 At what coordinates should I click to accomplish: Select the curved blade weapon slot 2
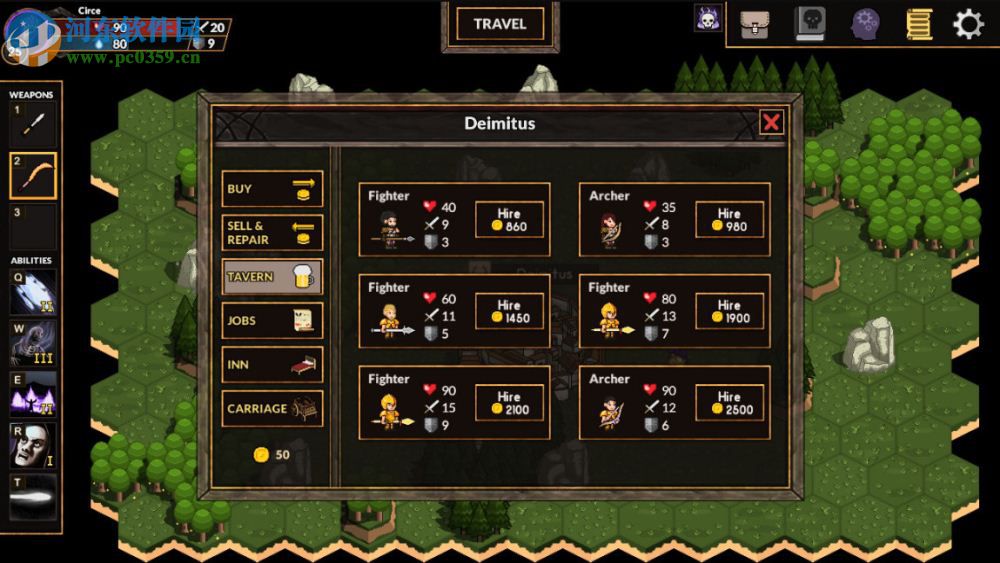[x=33, y=176]
